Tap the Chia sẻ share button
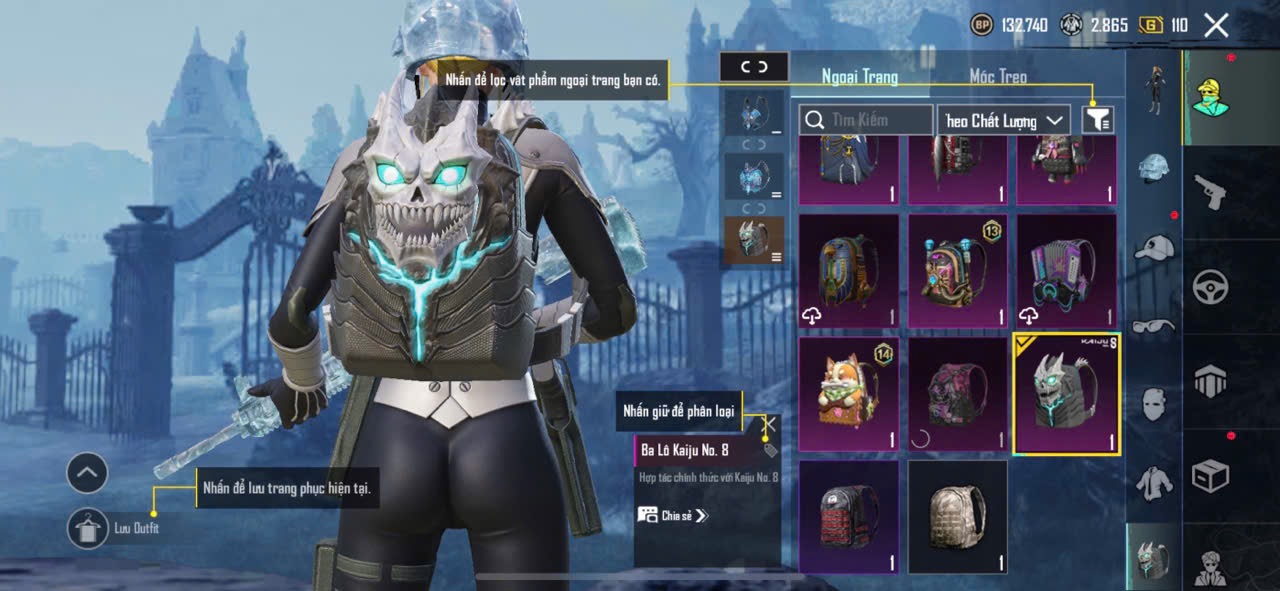This screenshot has height=591, width=1280. pyautogui.click(x=673, y=515)
